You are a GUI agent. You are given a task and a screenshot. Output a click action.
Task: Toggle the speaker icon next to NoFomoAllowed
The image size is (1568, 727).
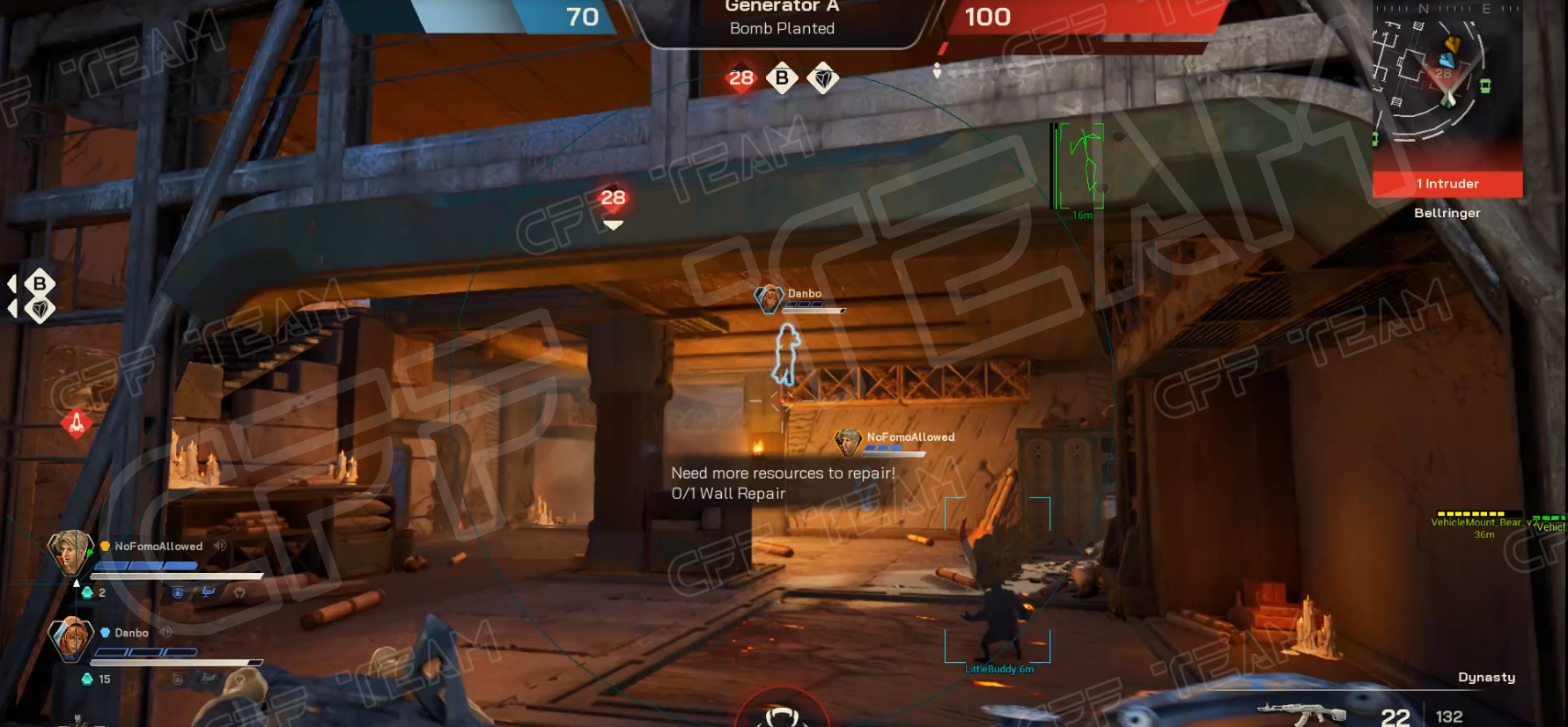220,546
